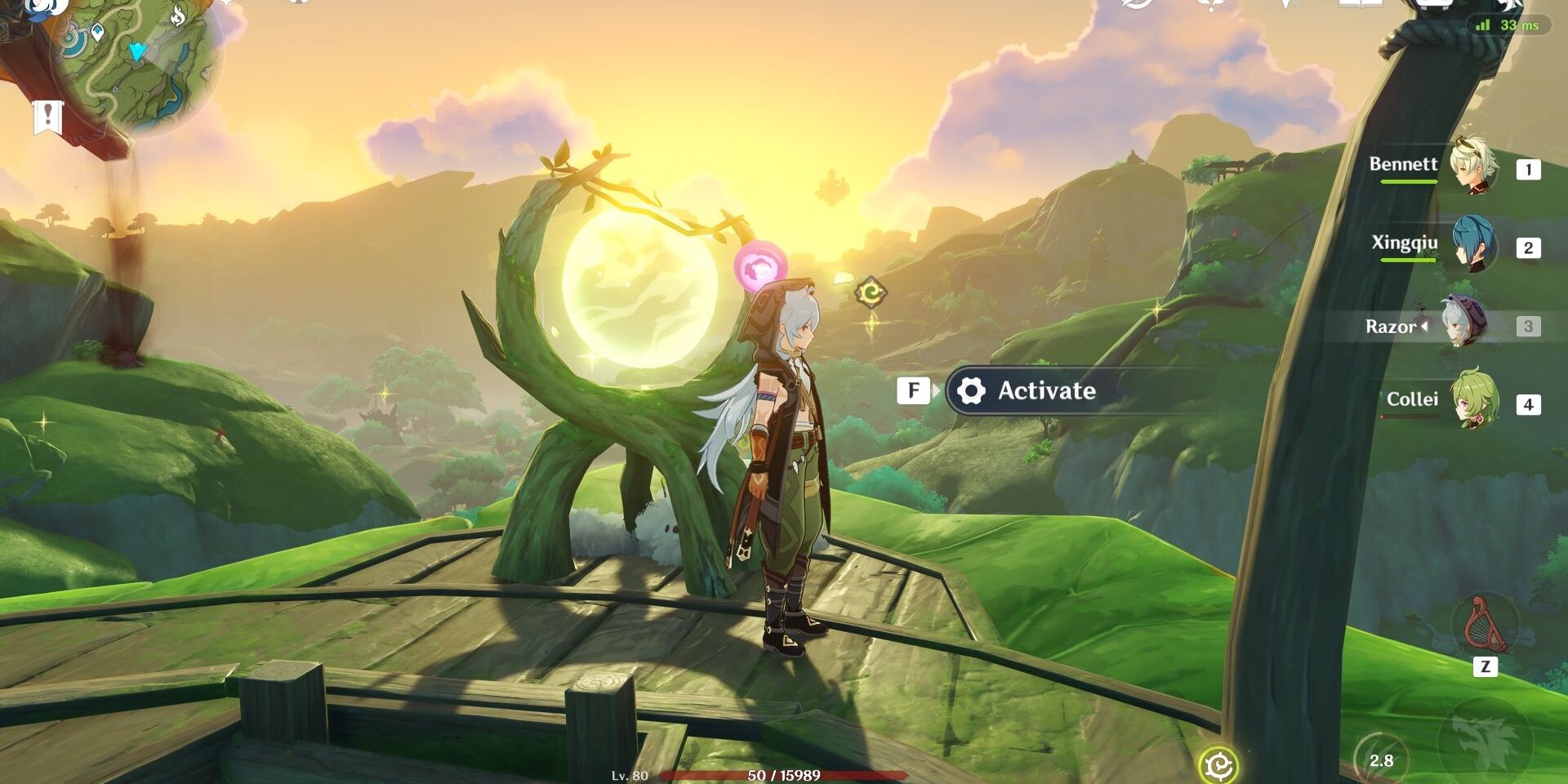The width and height of the screenshot is (1568, 784).
Task: Open the quest exclamation mark banner icon
Action: 47,116
